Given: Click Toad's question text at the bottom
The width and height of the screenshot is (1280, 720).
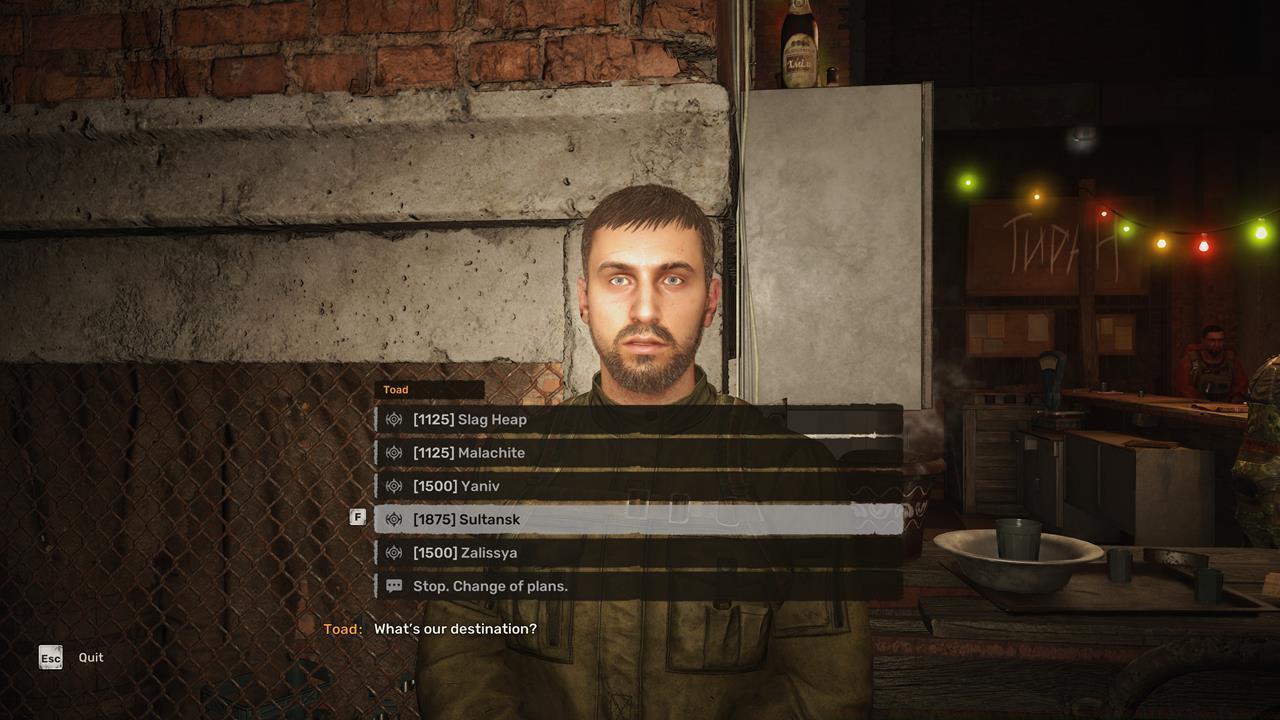Looking at the screenshot, I should click(454, 629).
